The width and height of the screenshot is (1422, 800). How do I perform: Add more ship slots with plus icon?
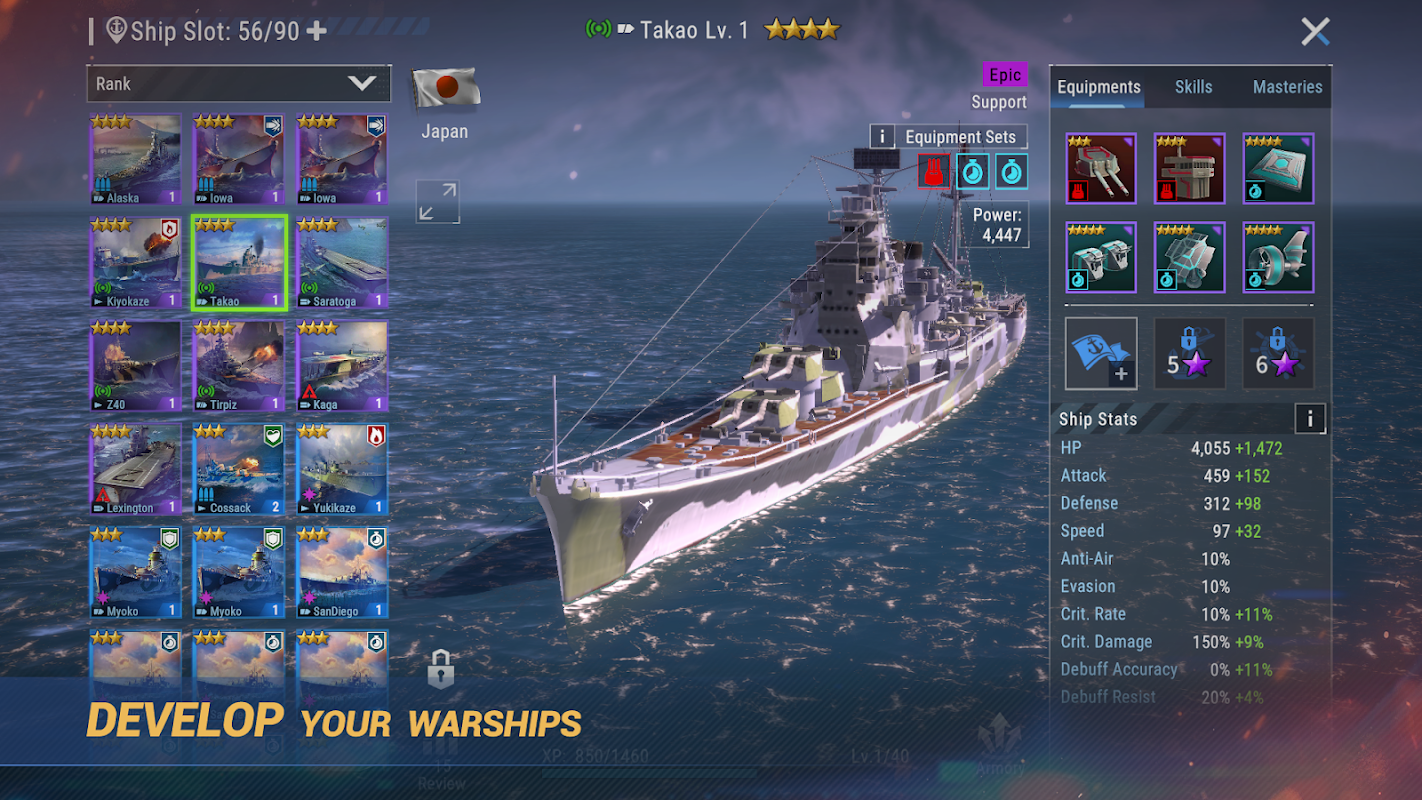pyautogui.click(x=317, y=31)
